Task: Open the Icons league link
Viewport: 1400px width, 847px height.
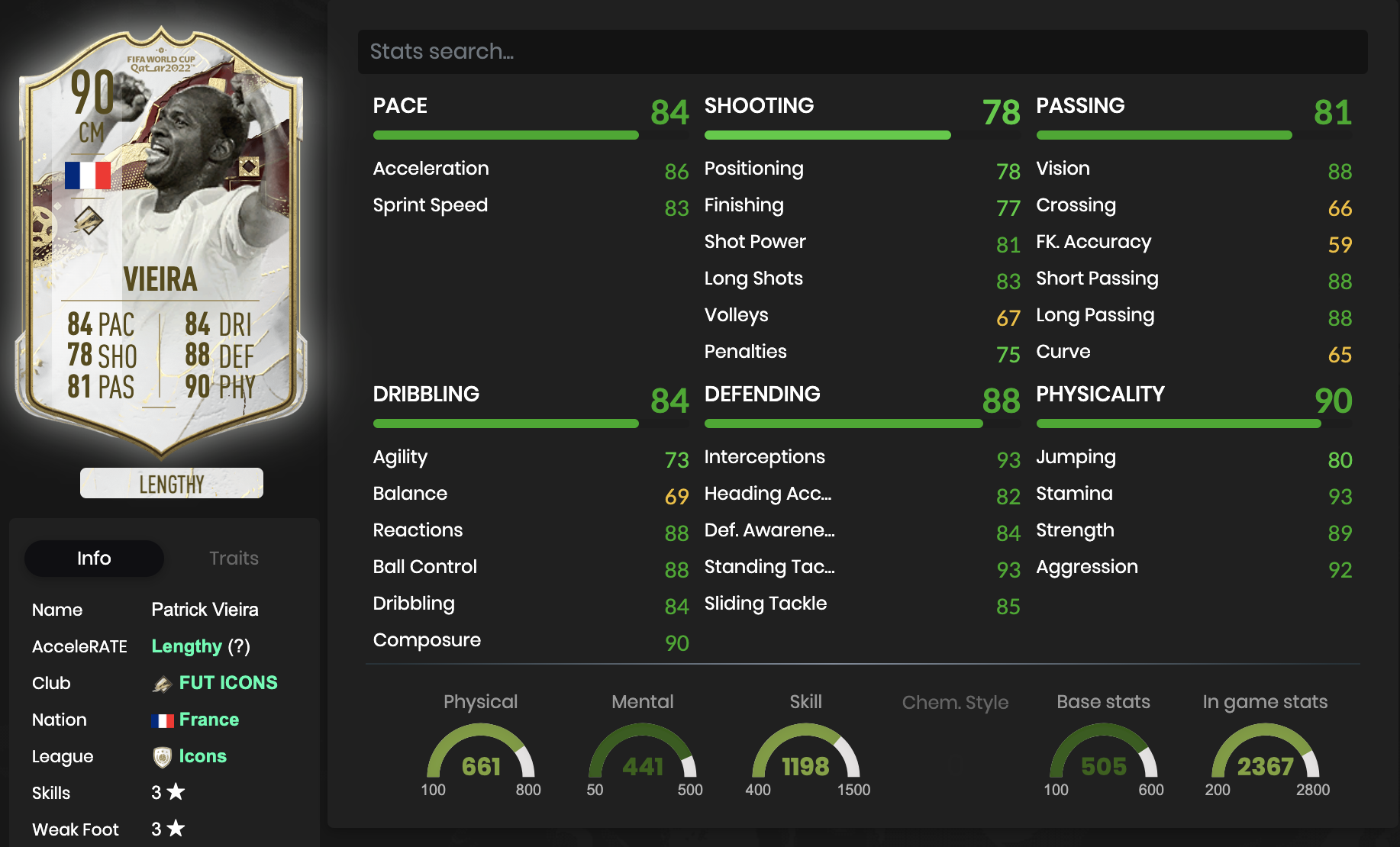Action: pyautogui.click(x=202, y=756)
